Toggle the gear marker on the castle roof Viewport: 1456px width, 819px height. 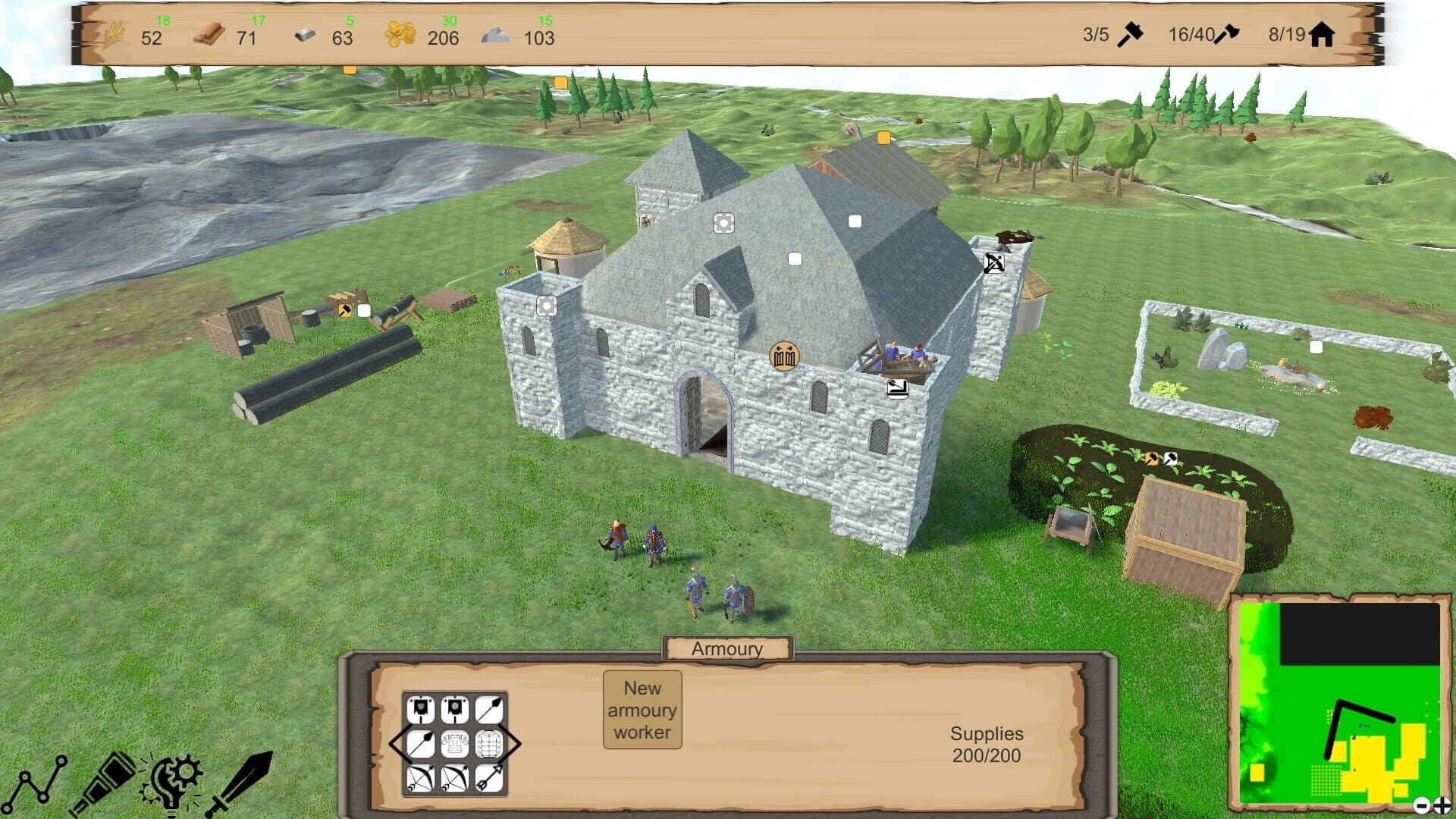point(724,221)
